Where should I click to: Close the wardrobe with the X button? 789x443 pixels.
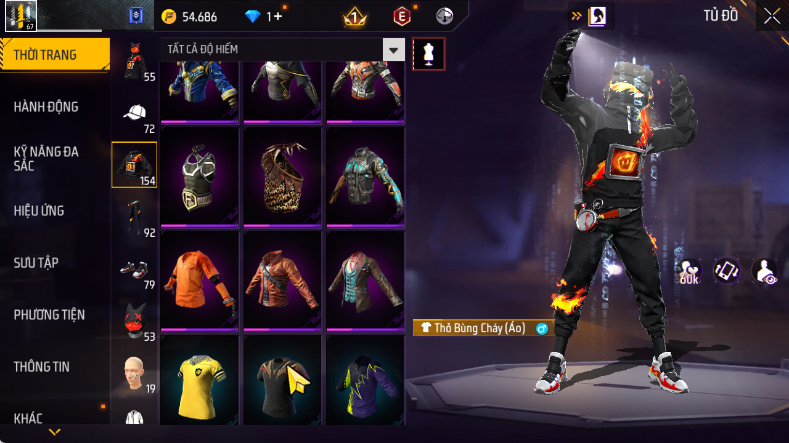(772, 16)
